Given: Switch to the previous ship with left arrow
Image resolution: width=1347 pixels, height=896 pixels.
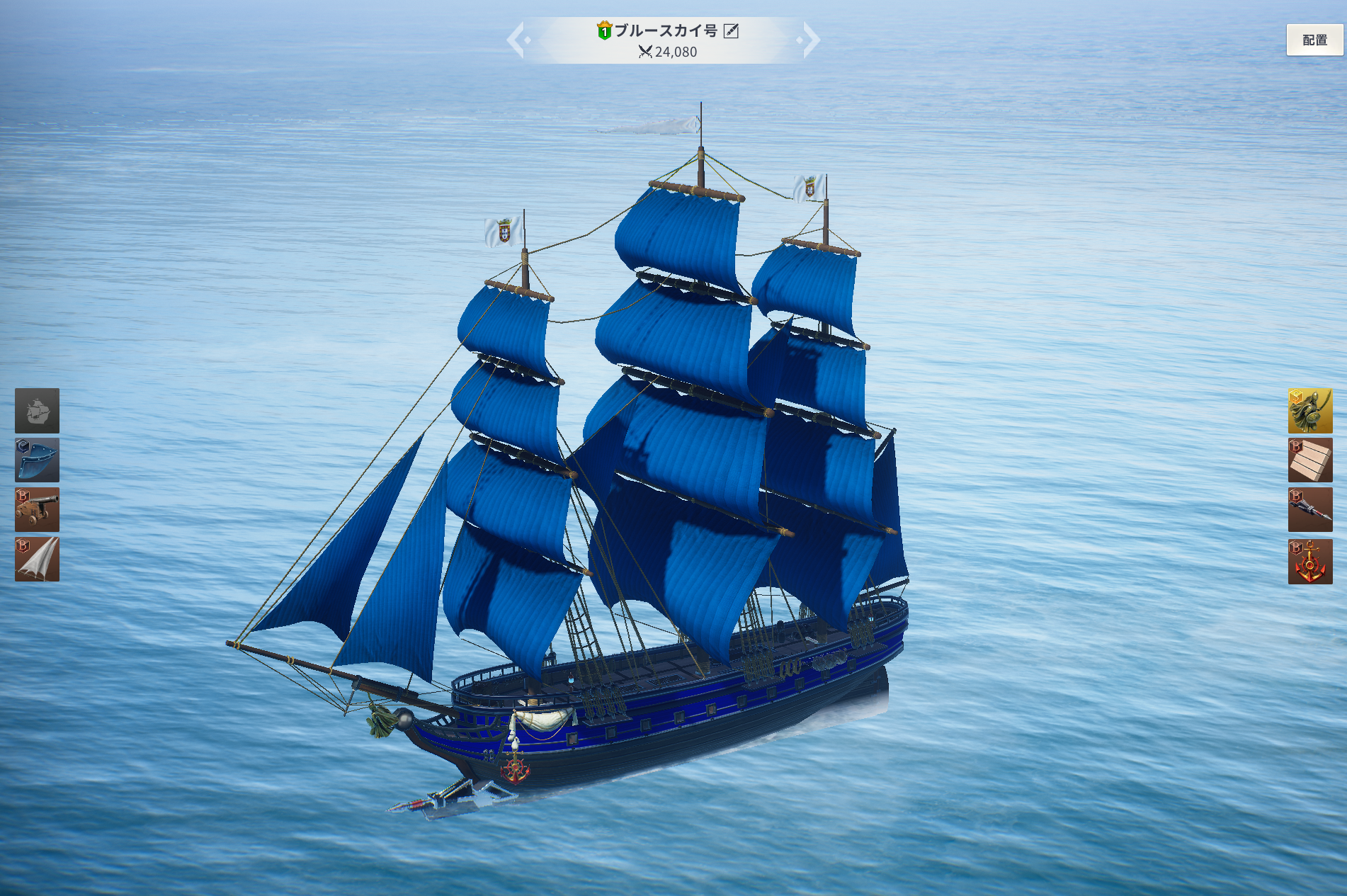Looking at the screenshot, I should [516, 40].
